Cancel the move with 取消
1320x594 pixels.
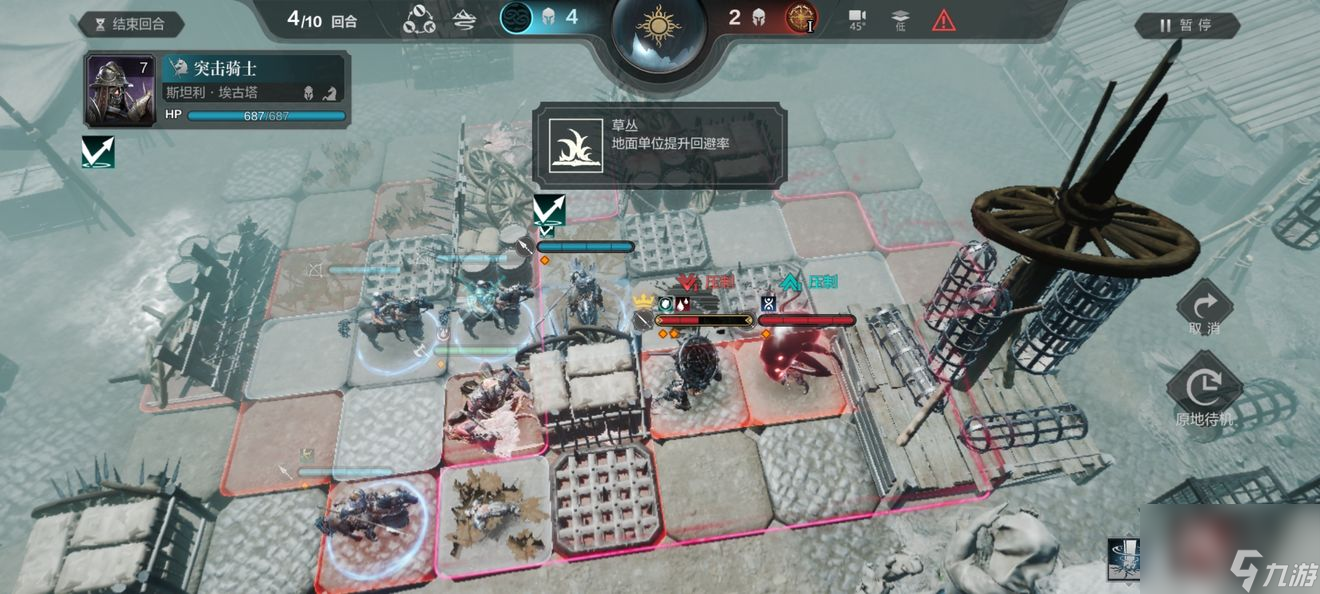(x=1204, y=306)
